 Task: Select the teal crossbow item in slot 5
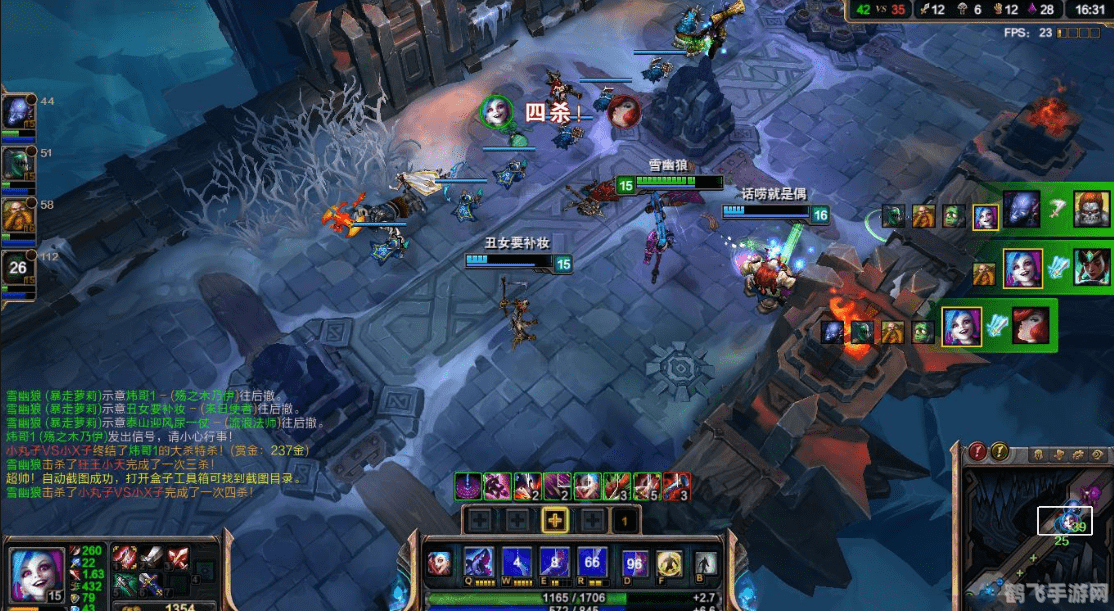click(x=125, y=585)
